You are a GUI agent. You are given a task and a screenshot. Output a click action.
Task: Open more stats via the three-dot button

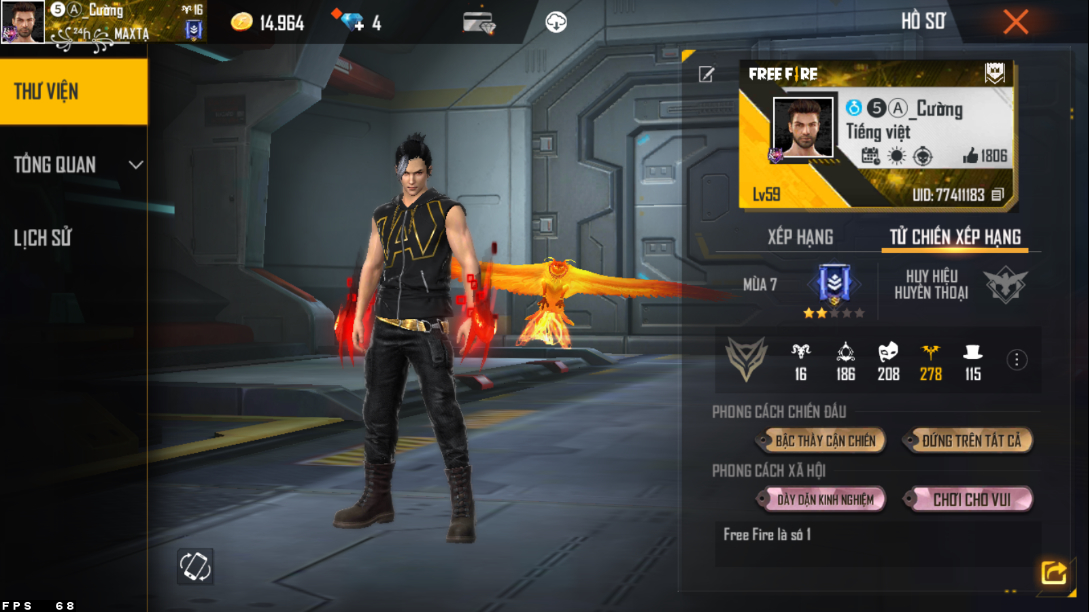tap(1017, 360)
